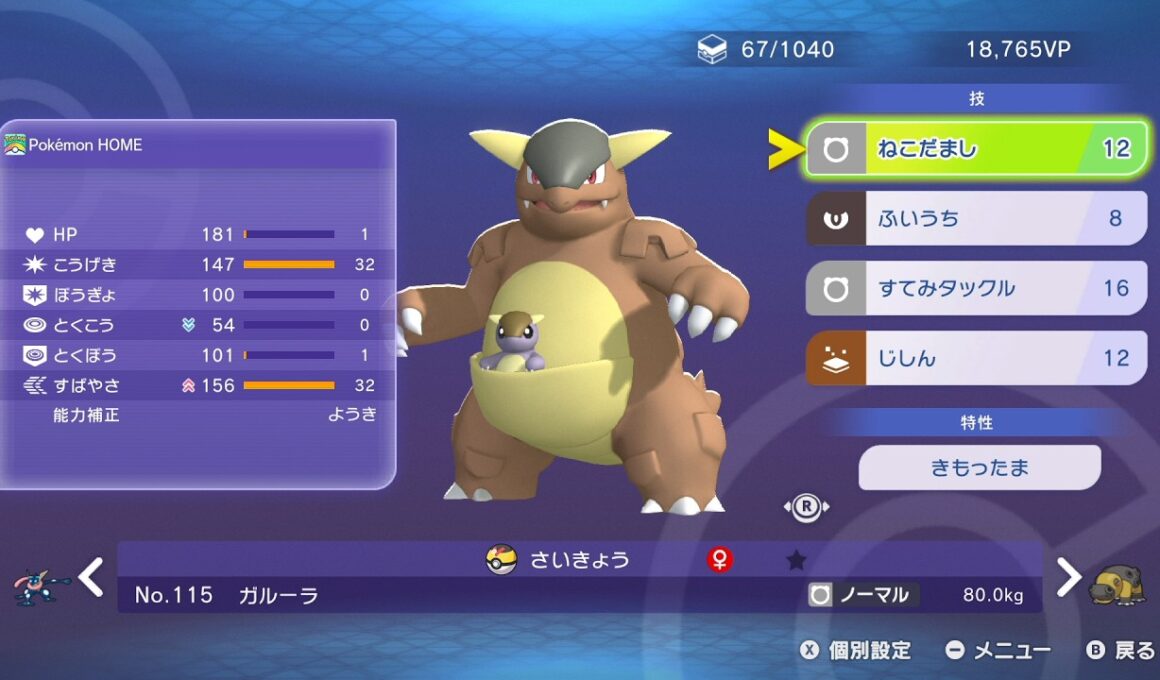1160x680 pixels.
Task: Open the メニュー option
Action: tap(998, 651)
